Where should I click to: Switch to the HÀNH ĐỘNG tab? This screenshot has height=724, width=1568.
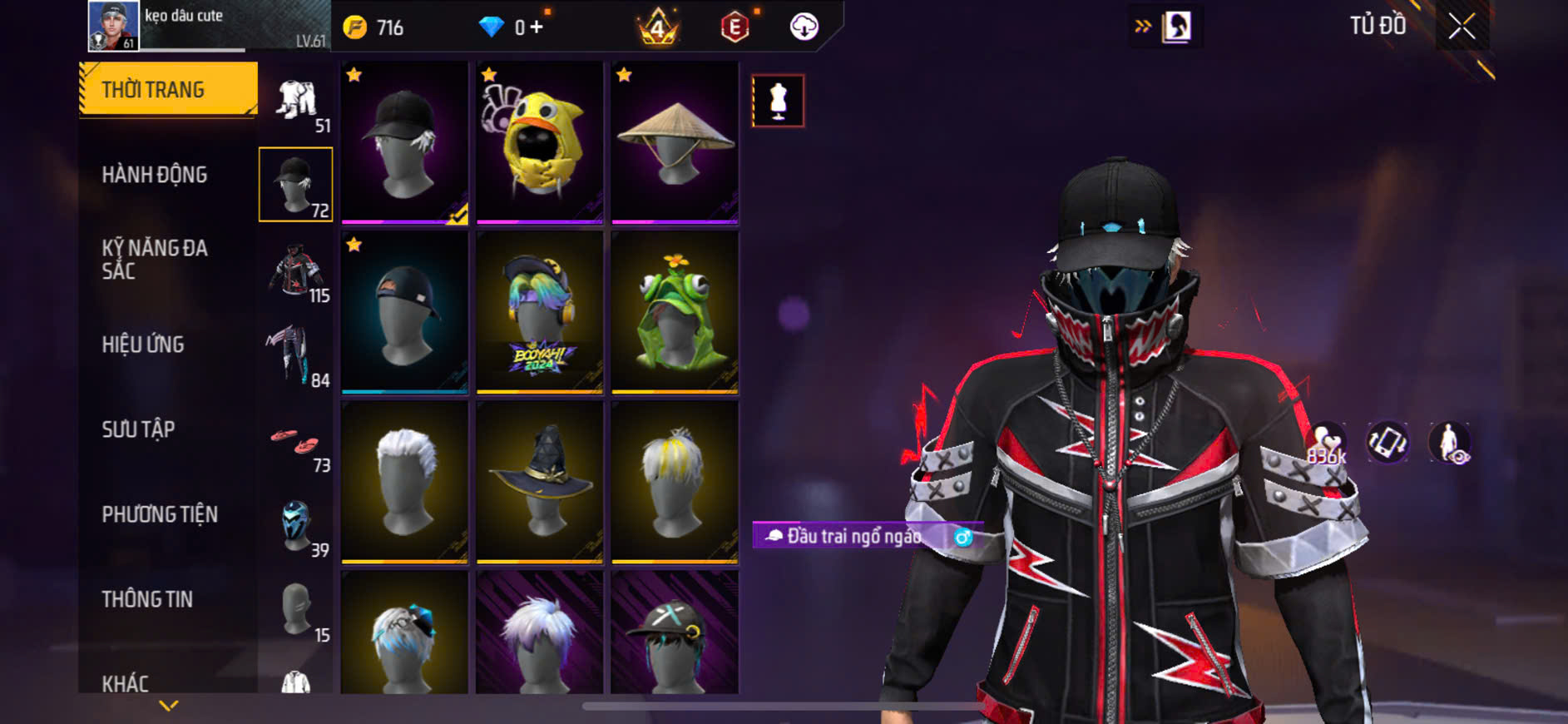click(x=155, y=175)
